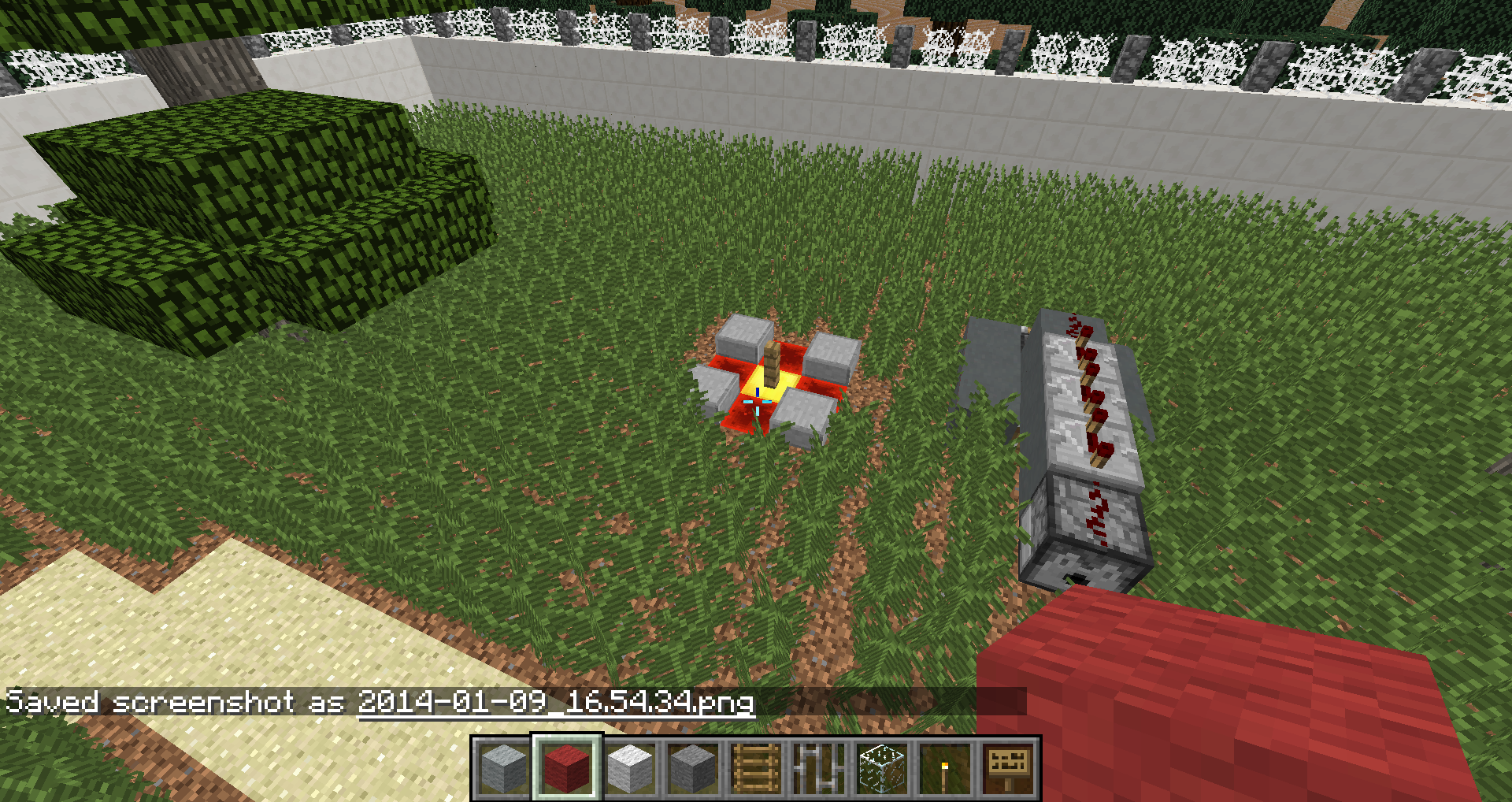Screen dimensions: 1512x802
Task: Pick the white wool hotbar slot
Action: (x=630, y=768)
